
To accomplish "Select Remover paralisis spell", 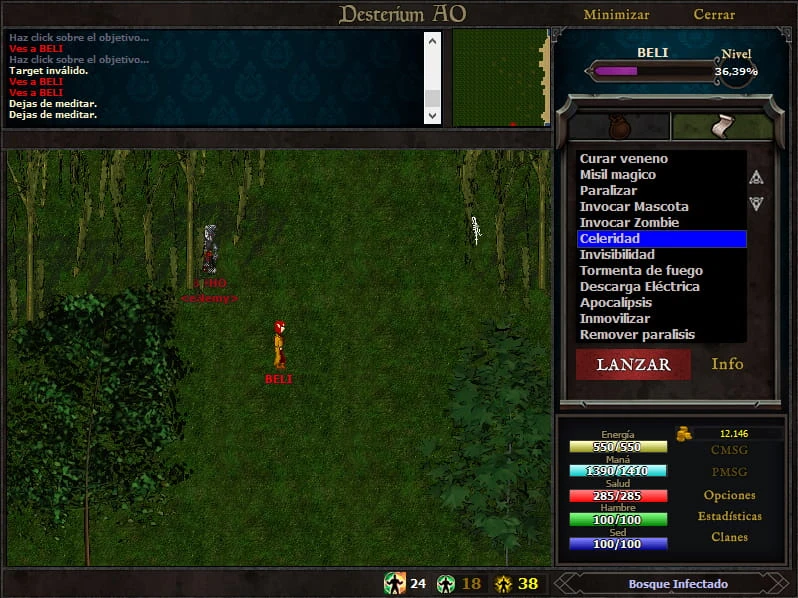I will [637, 335].
